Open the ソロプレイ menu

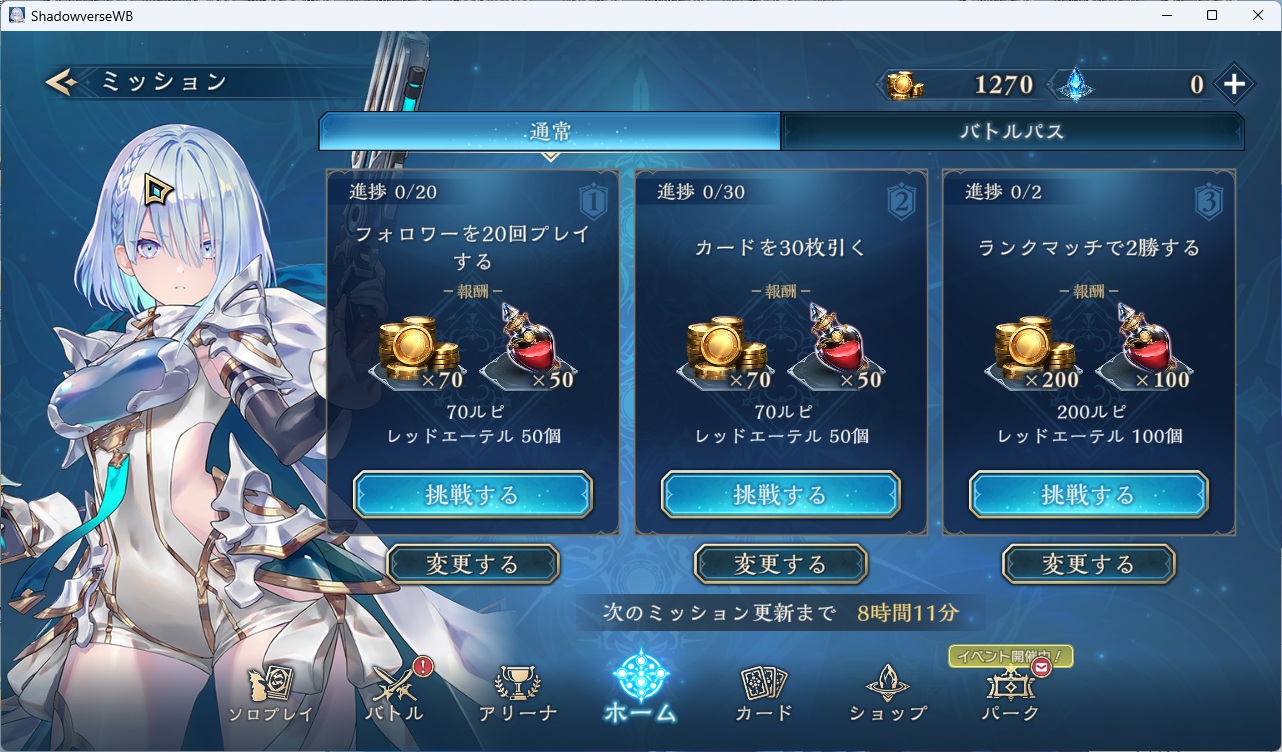[270, 694]
